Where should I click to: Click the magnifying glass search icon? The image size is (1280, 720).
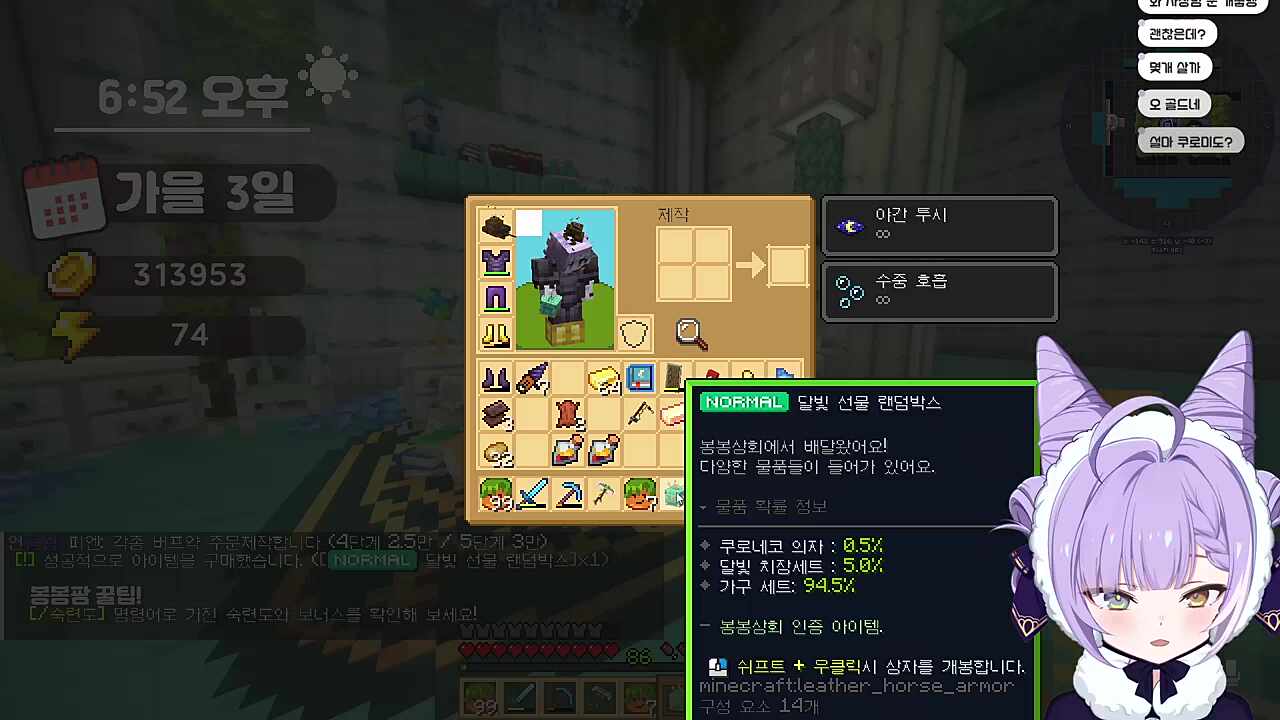pos(689,333)
